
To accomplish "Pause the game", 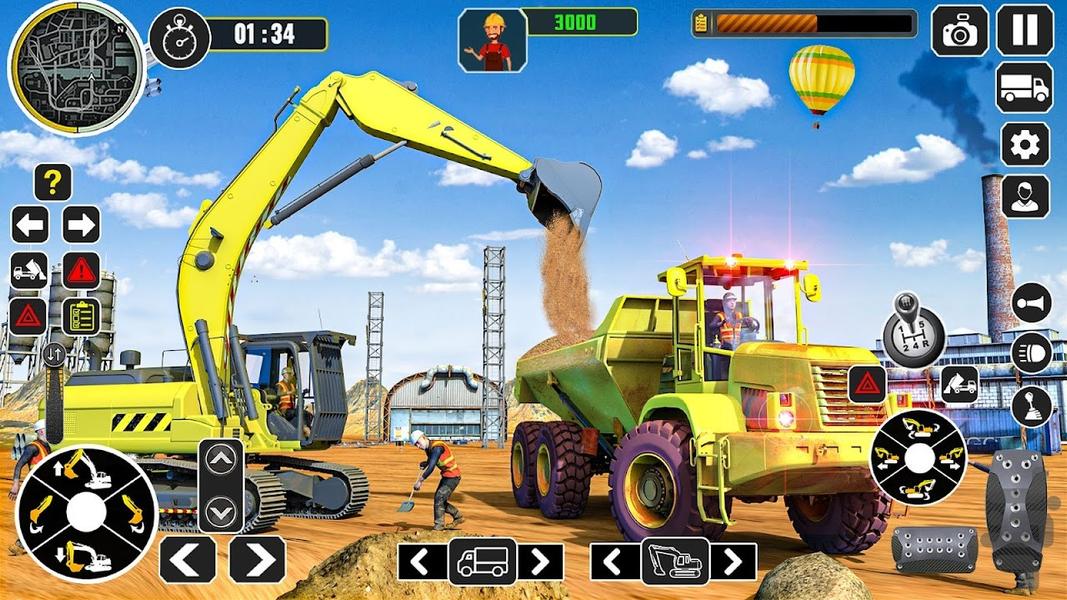I will click(1025, 30).
